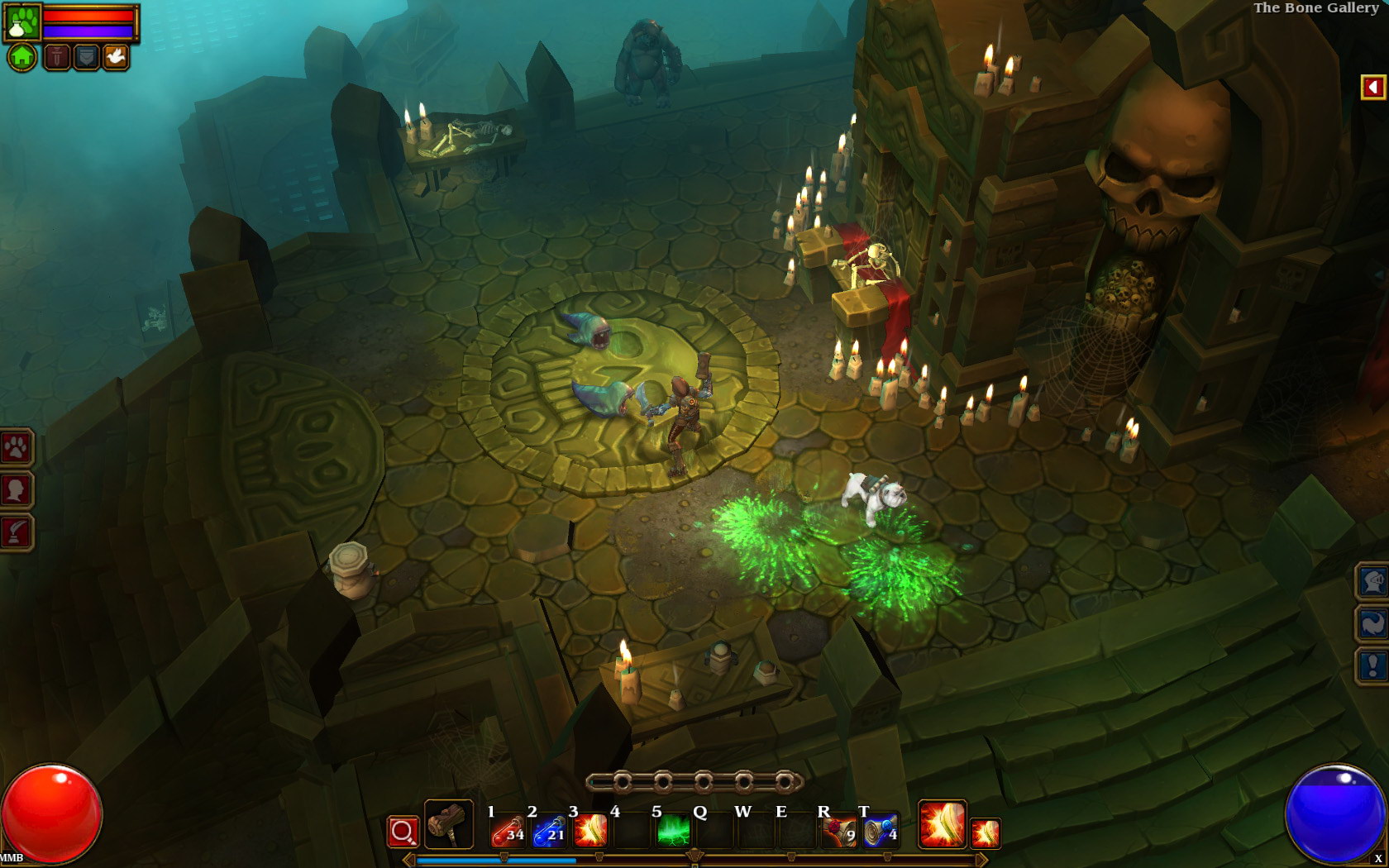
Task: Open the character silhouette panel
Action: pos(16,490)
